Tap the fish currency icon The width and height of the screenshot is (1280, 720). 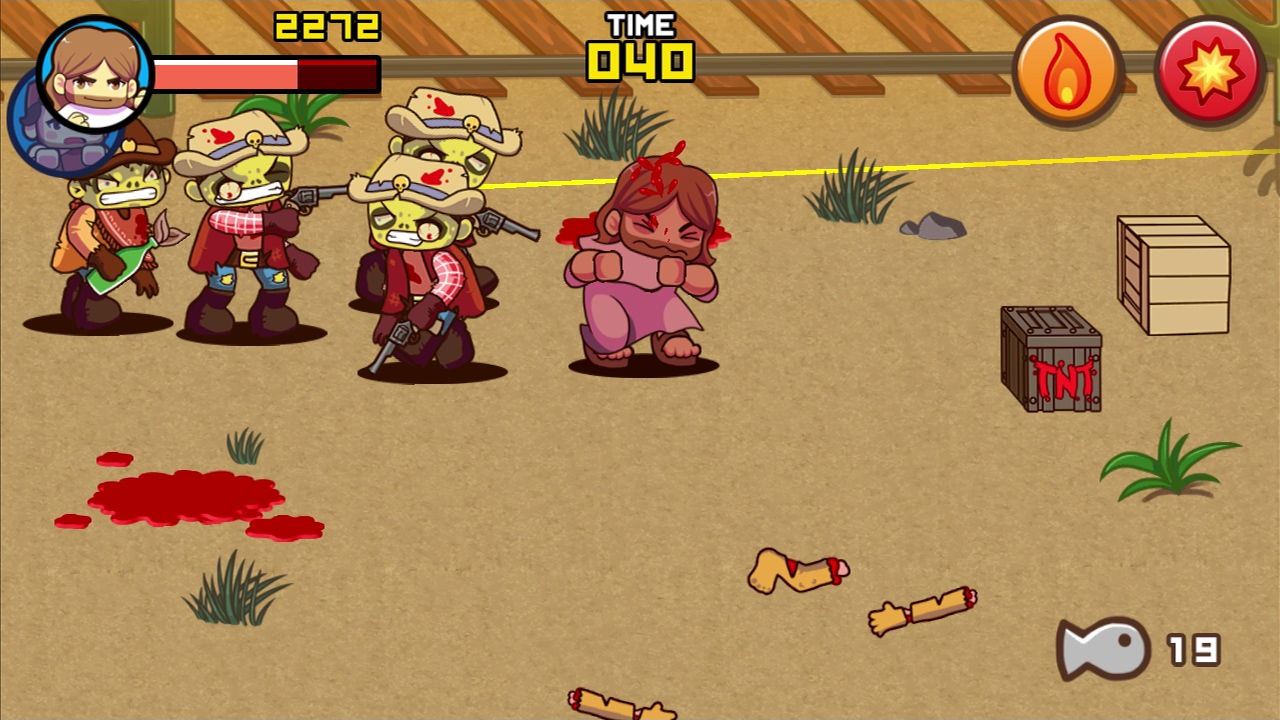pos(1104,649)
